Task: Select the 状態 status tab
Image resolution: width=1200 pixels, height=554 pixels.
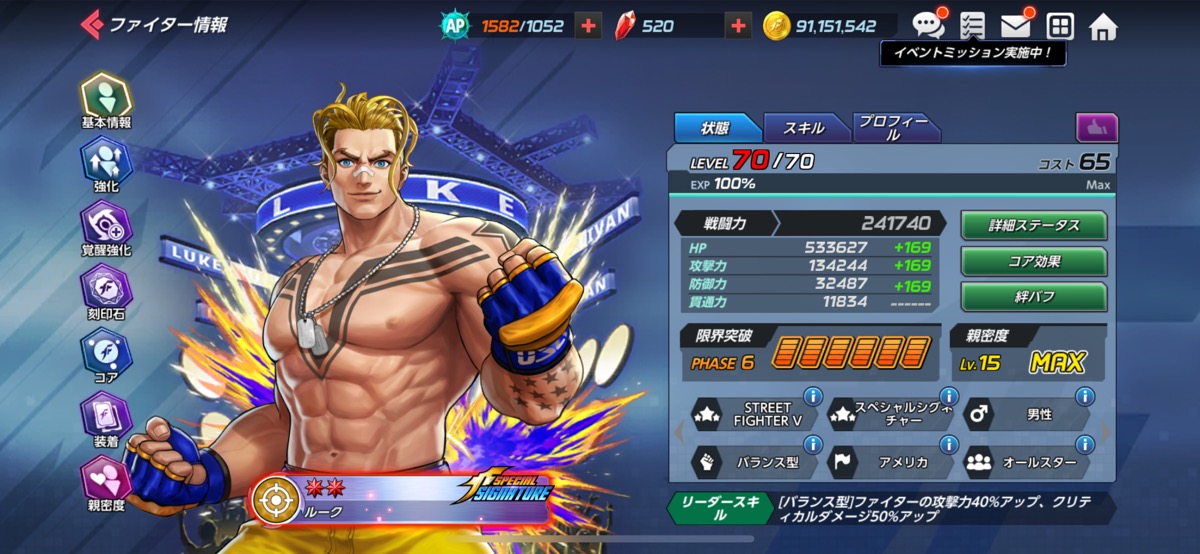Action: pyautogui.click(x=716, y=128)
